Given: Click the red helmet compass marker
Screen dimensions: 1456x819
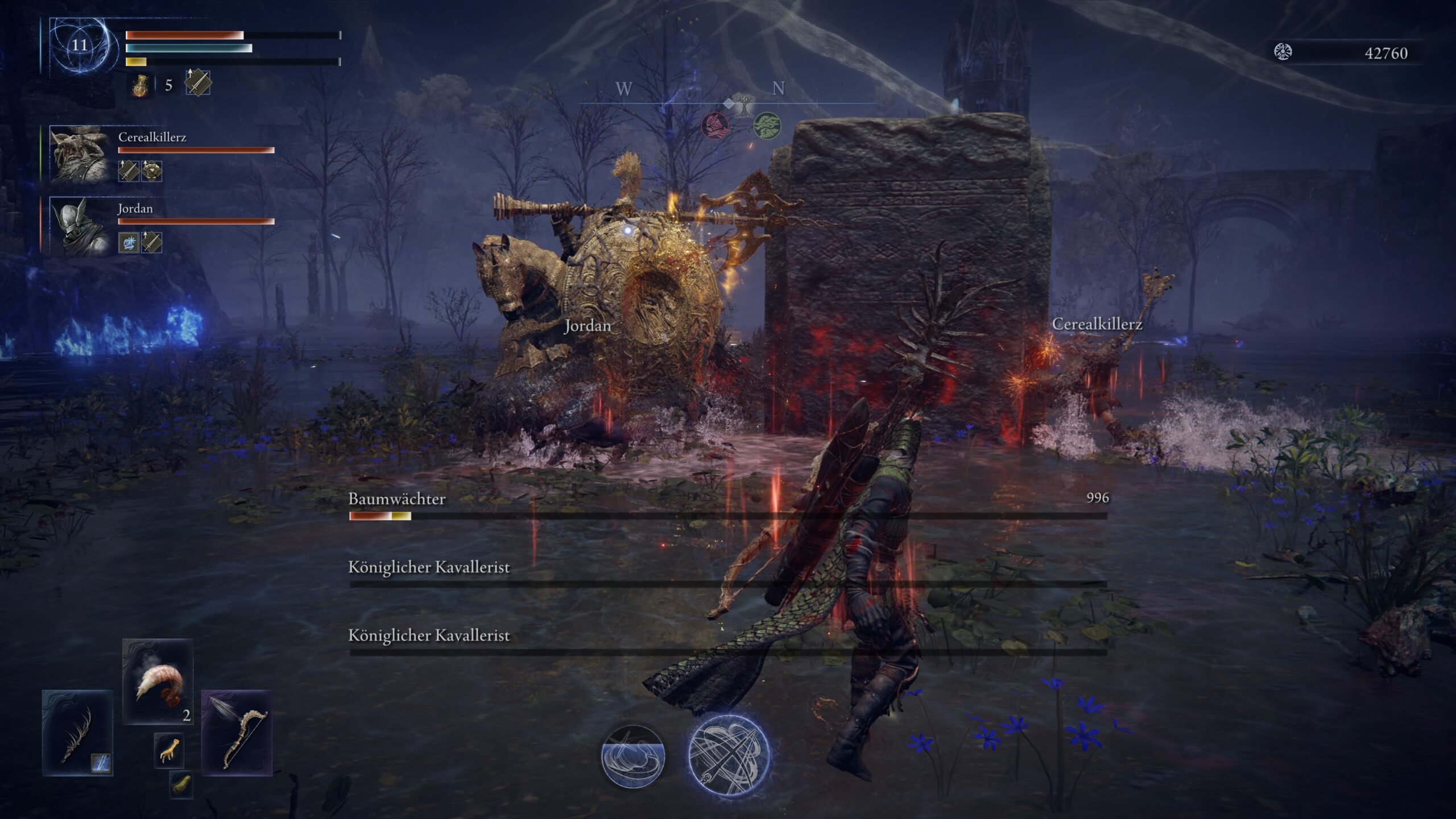Looking at the screenshot, I should 715,125.
